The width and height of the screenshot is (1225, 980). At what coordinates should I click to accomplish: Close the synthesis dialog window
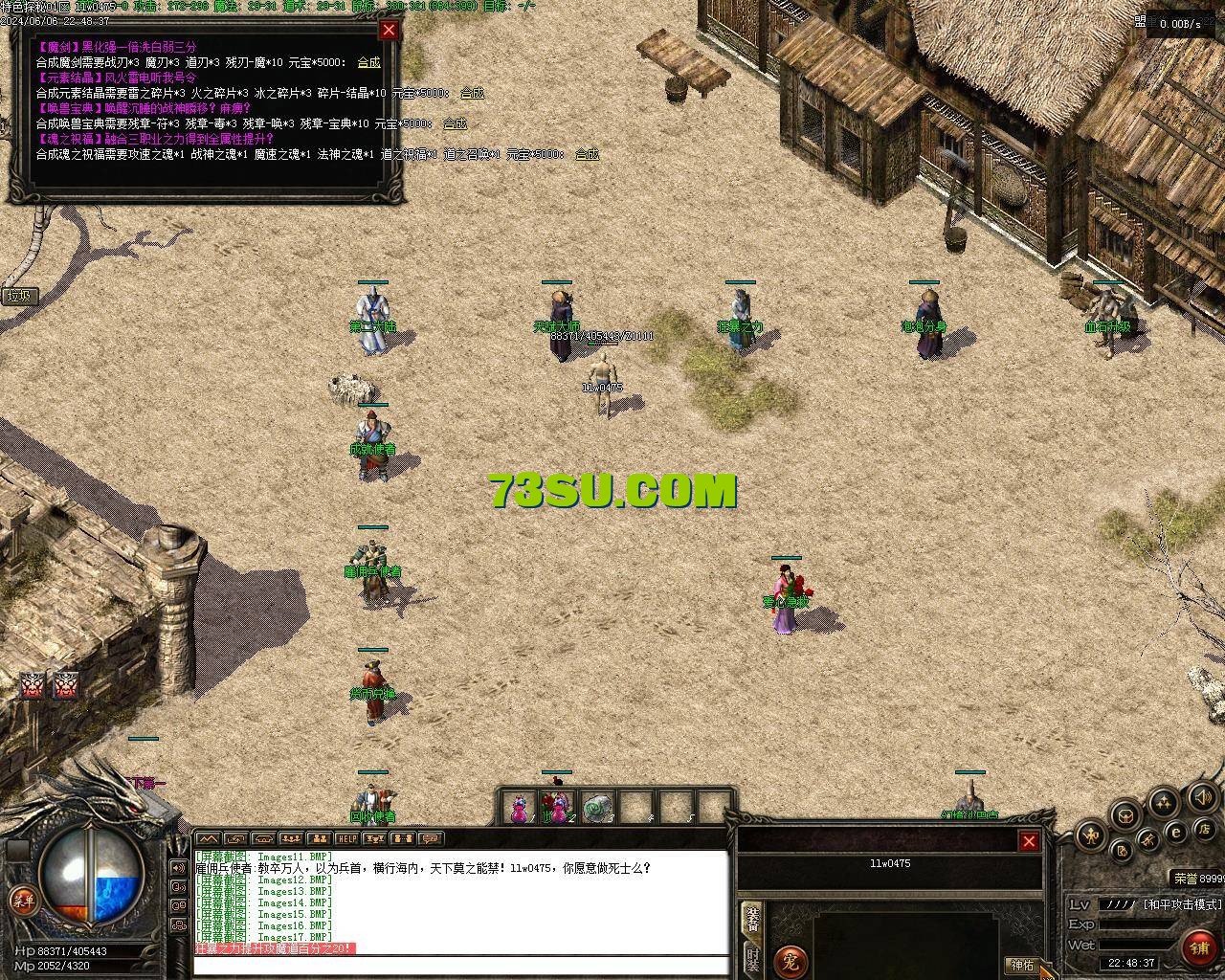point(389,30)
